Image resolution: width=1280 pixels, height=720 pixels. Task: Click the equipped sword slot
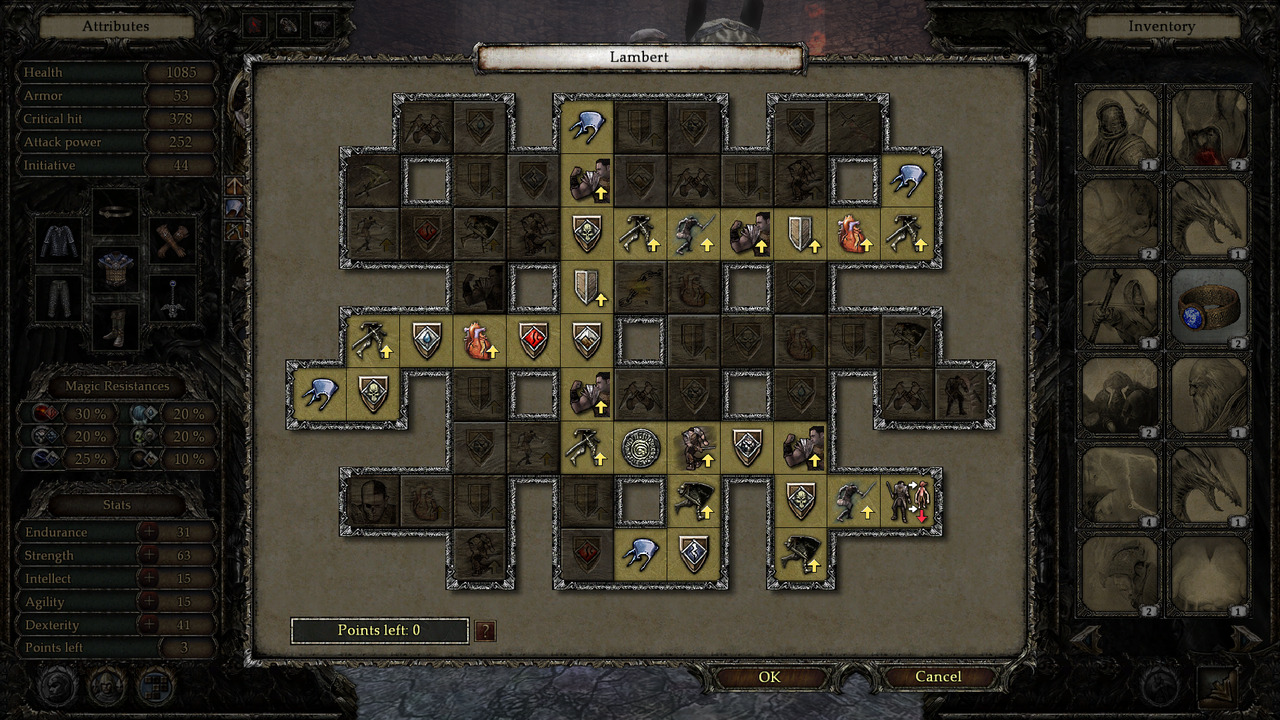[x=173, y=297]
